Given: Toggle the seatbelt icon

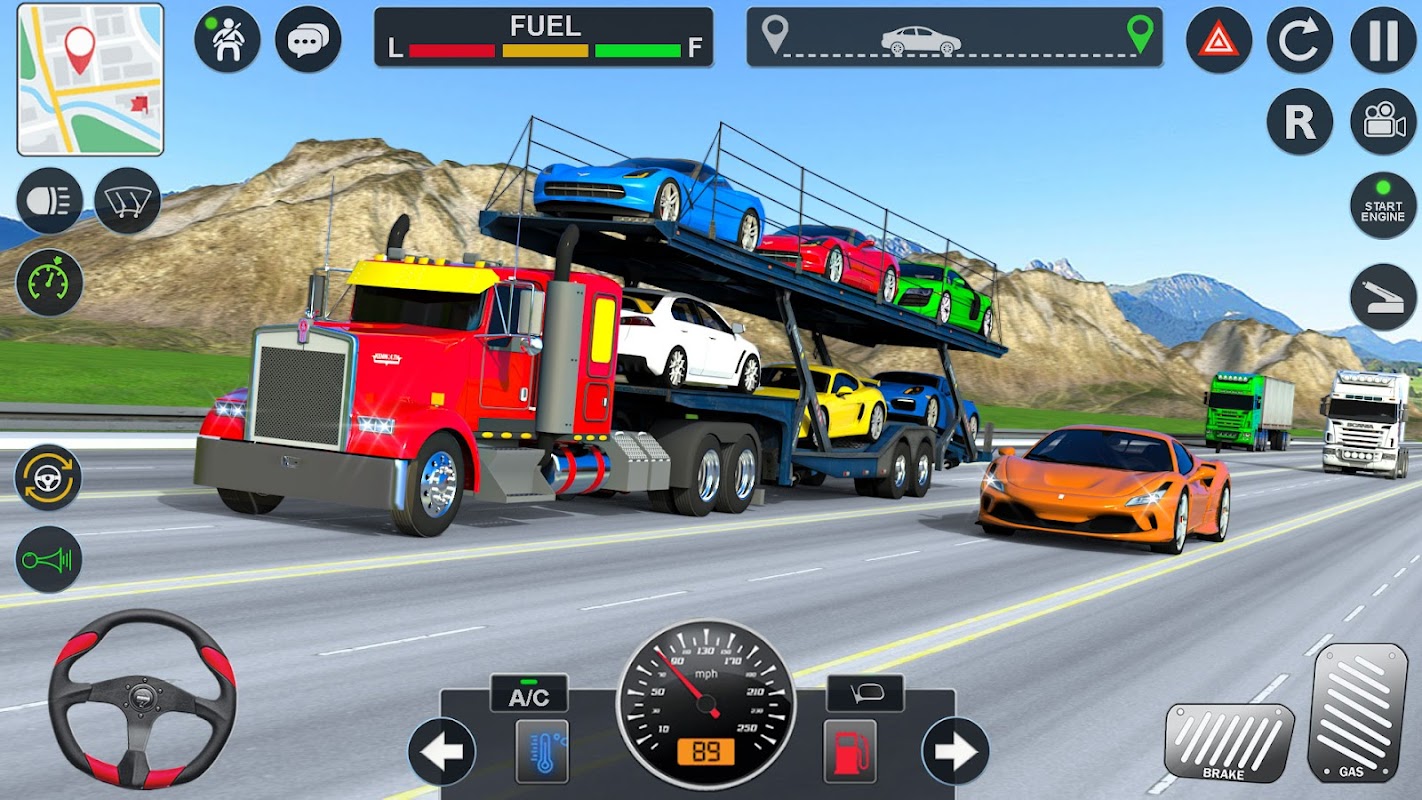Looking at the screenshot, I should (x=227, y=39).
